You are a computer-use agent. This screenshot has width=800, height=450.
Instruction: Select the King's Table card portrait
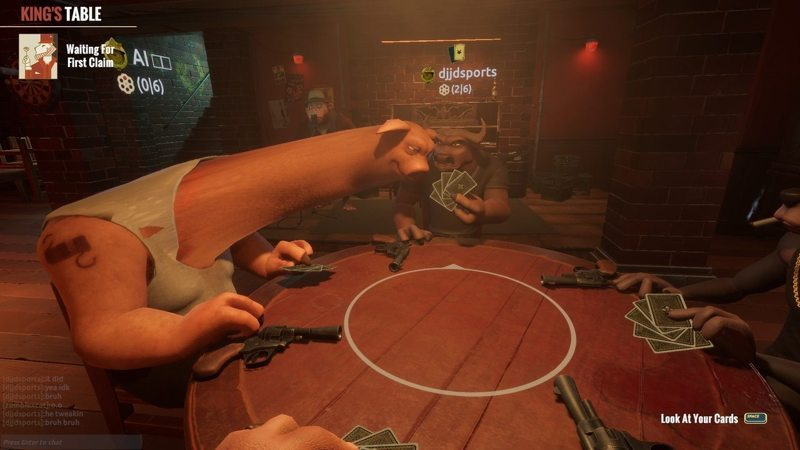coord(38,57)
